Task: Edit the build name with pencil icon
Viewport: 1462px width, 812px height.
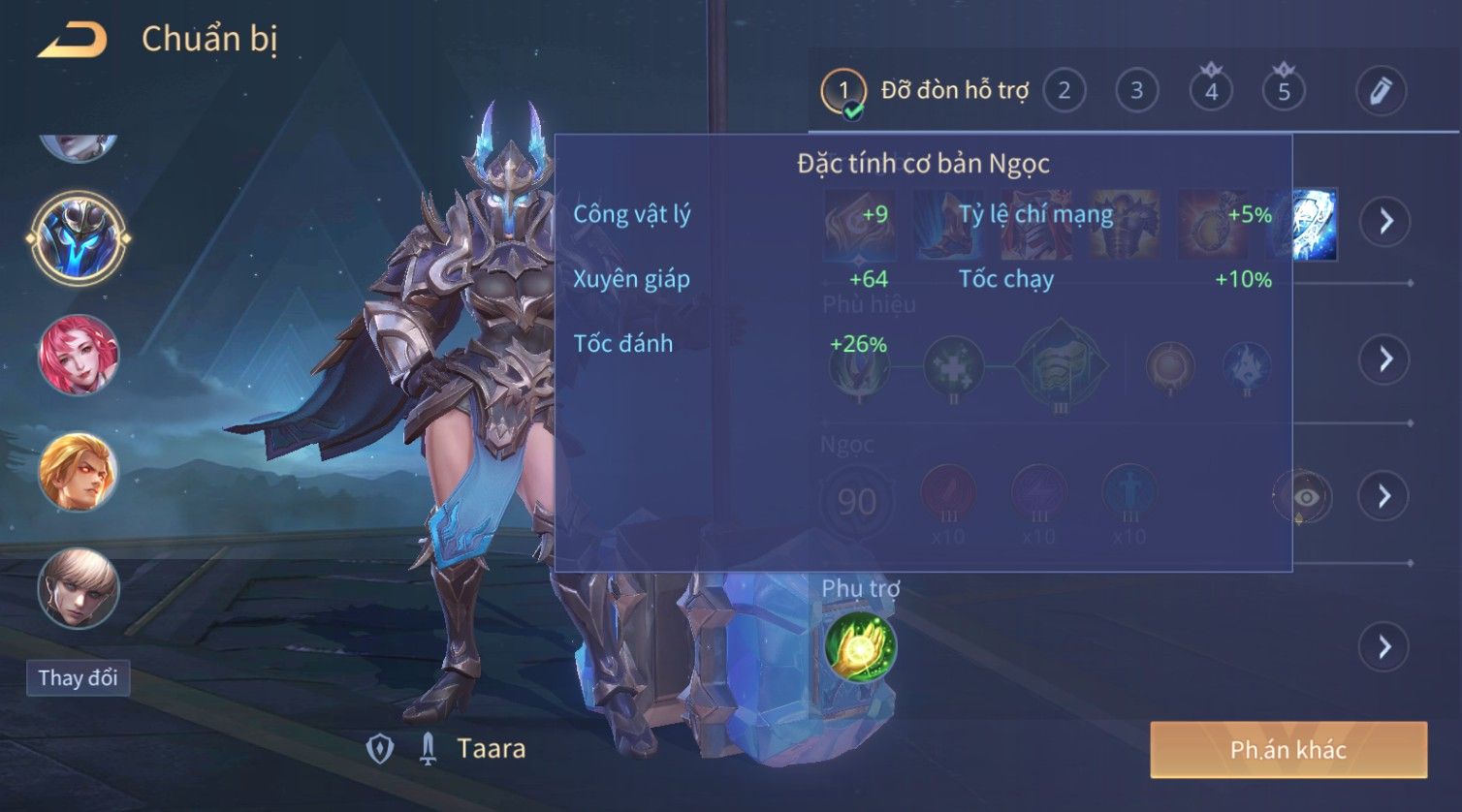Action: 1380,91
